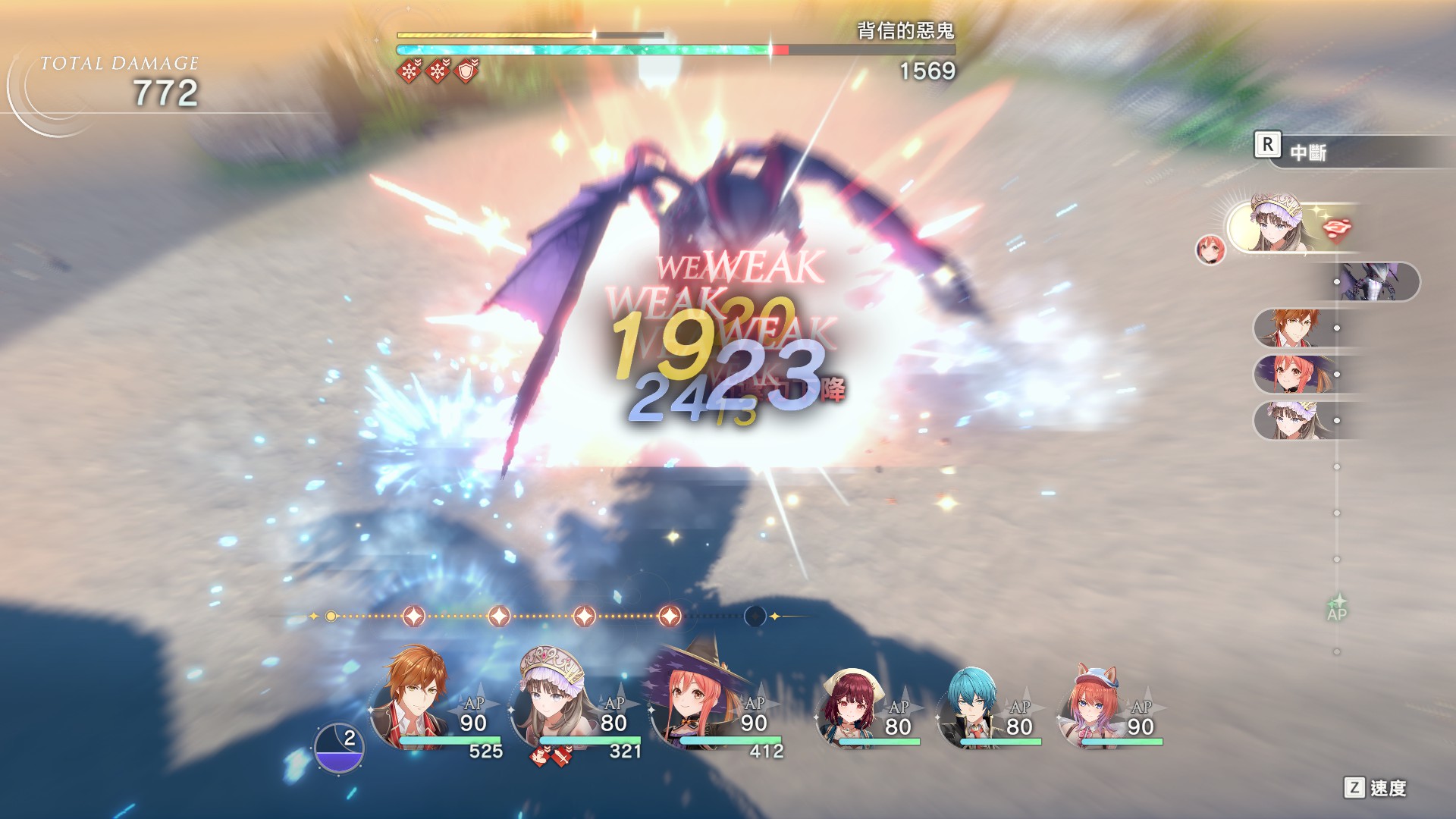Inspect the enemy's shield debuff icon
Viewport: 1456px width, 819px height.
(x=468, y=71)
